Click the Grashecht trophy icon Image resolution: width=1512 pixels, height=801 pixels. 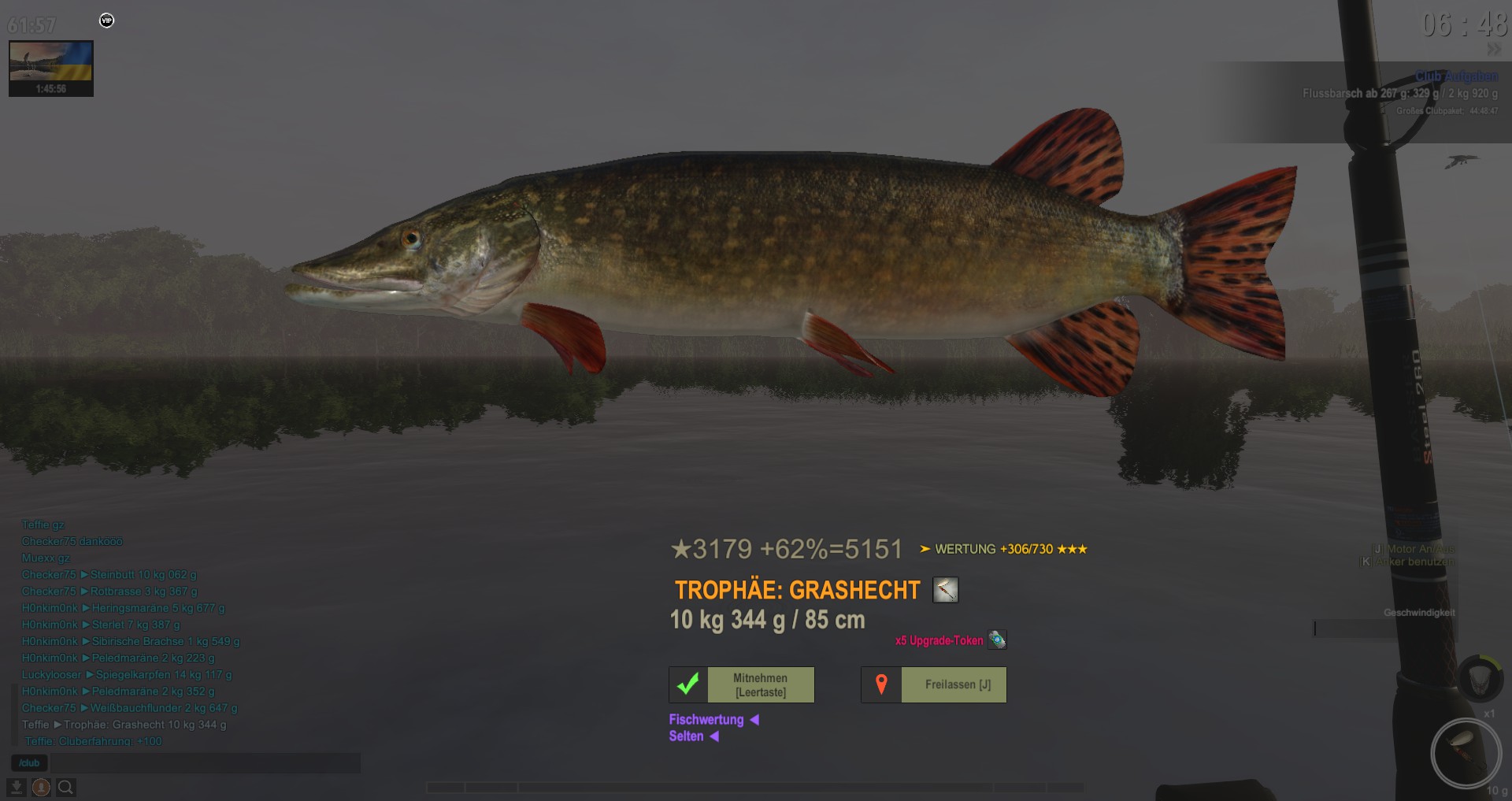tap(945, 590)
